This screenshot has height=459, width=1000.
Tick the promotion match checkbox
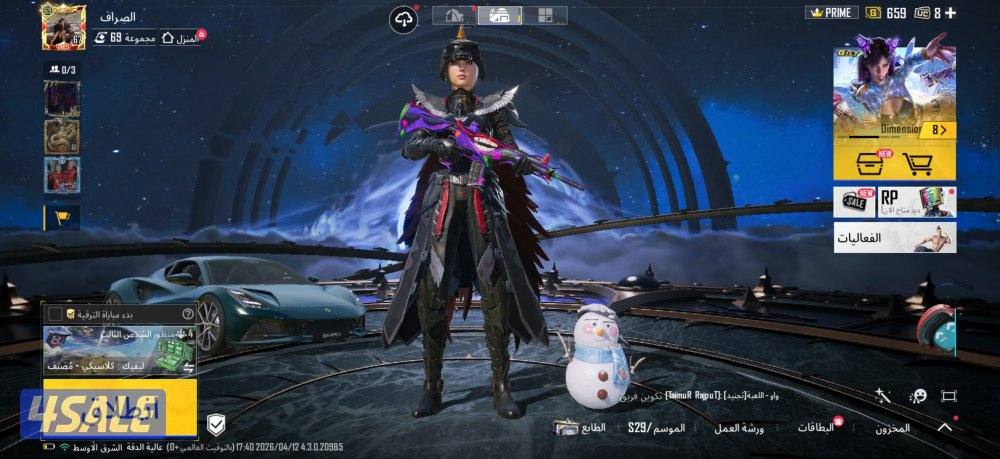pos(55,314)
